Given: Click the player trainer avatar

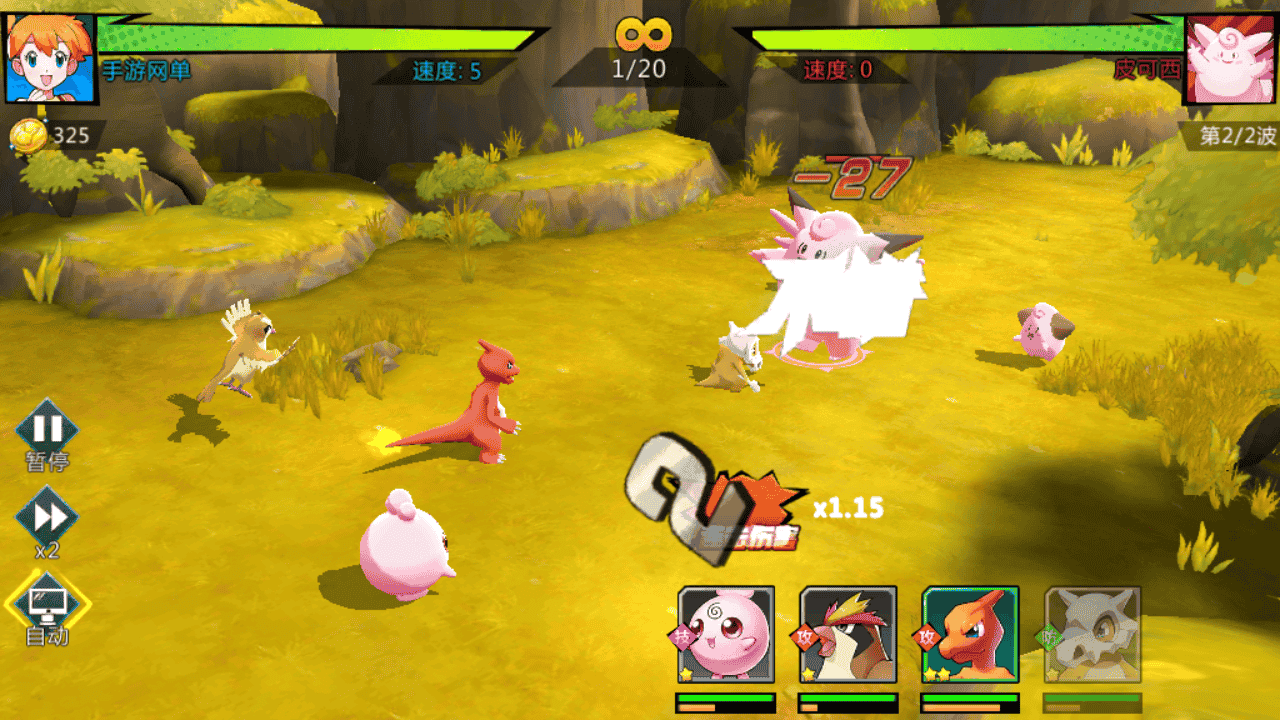Looking at the screenshot, I should click(50, 57).
